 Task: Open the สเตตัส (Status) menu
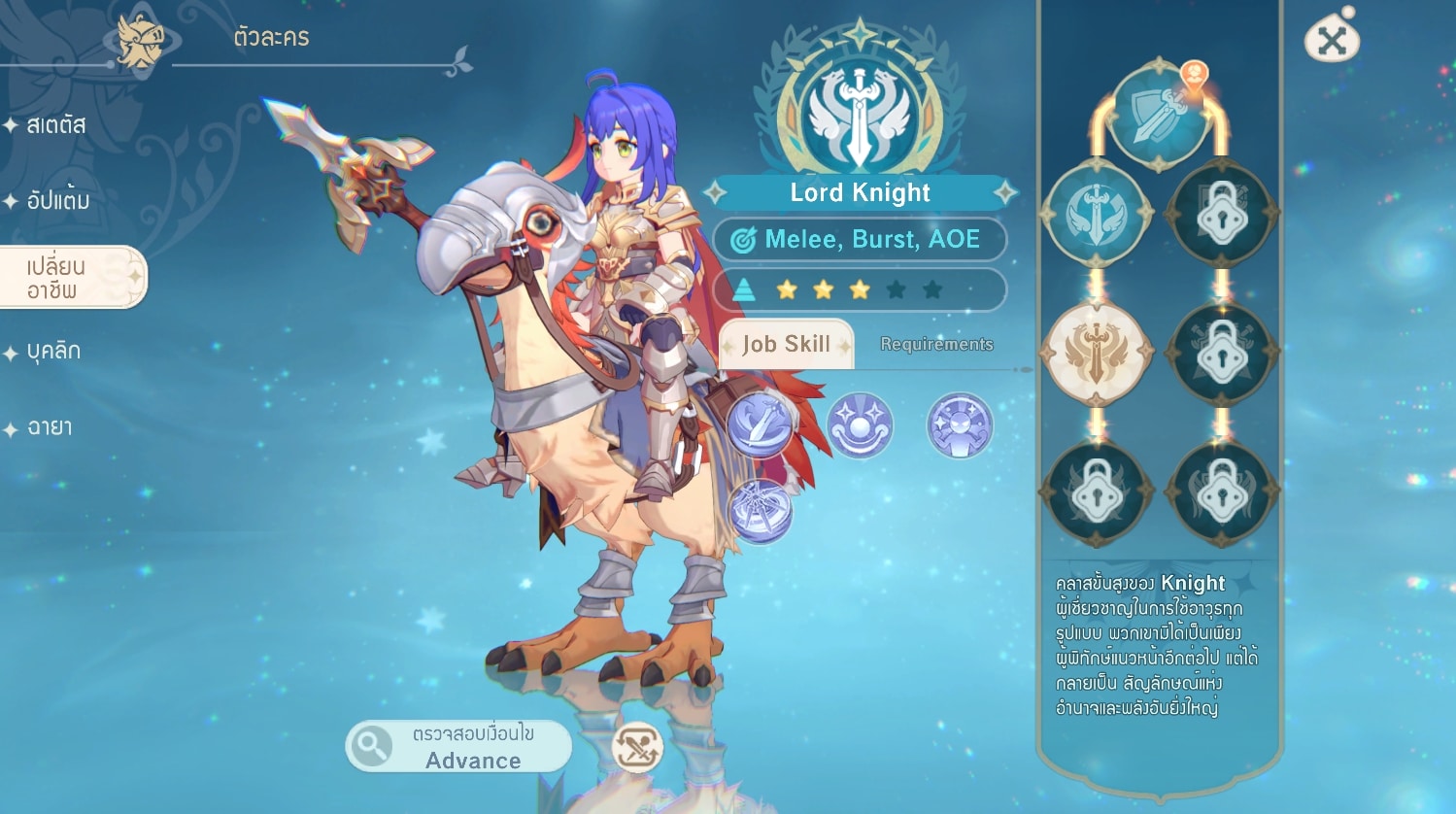point(56,125)
